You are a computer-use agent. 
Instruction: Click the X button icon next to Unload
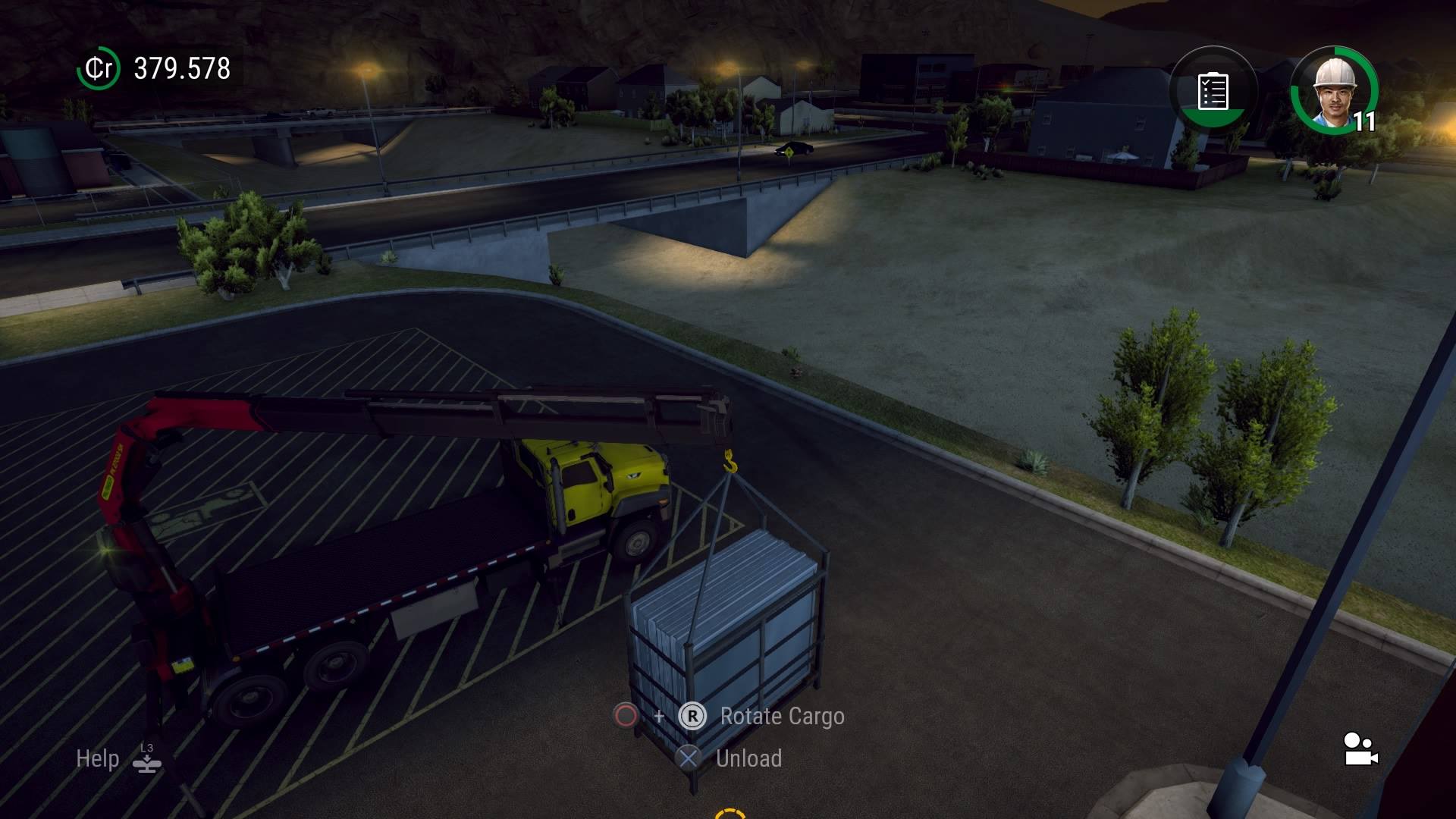[x=690, y=758]
